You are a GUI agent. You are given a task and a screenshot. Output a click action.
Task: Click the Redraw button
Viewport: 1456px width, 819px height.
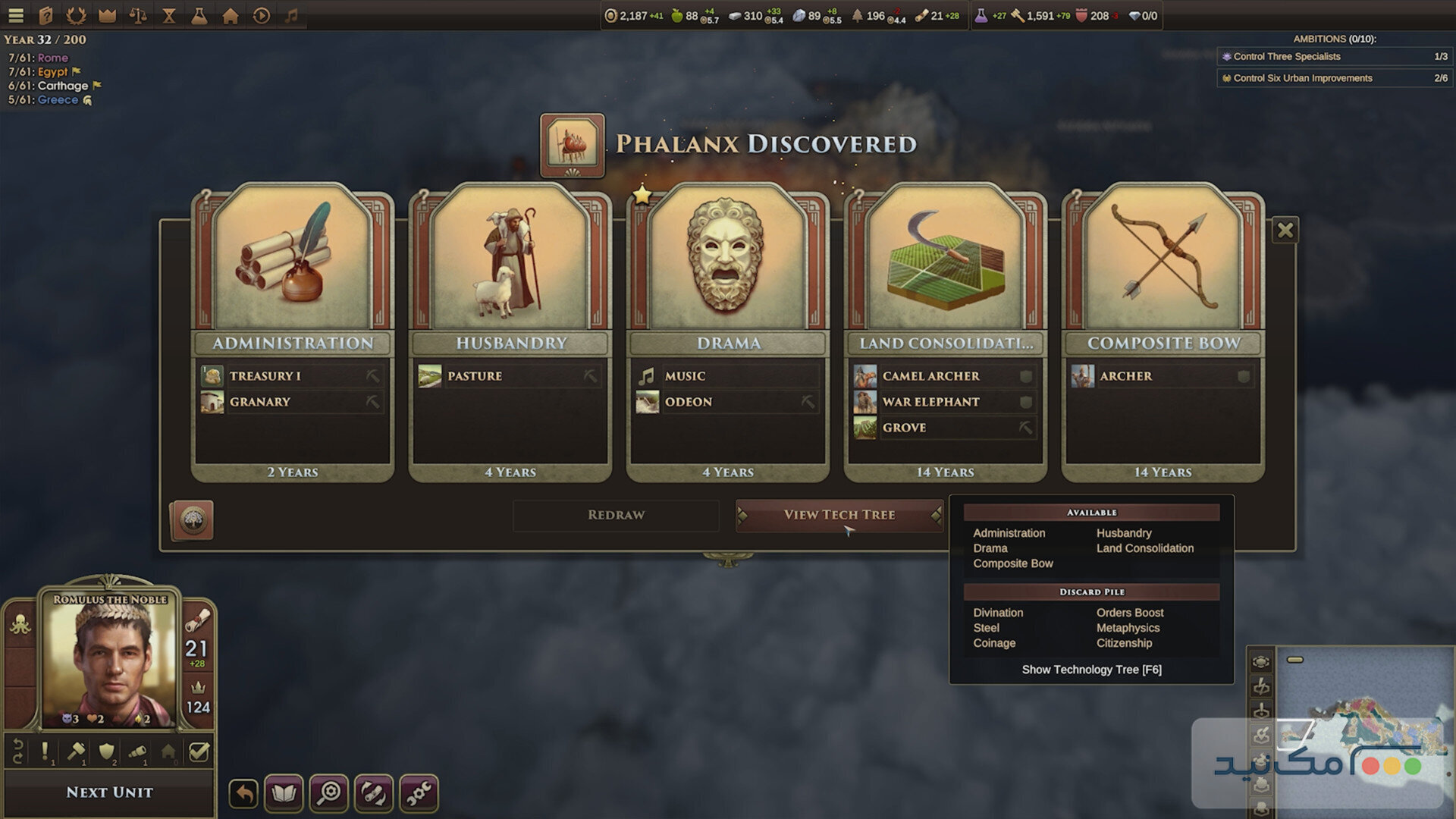pos(616,515)
